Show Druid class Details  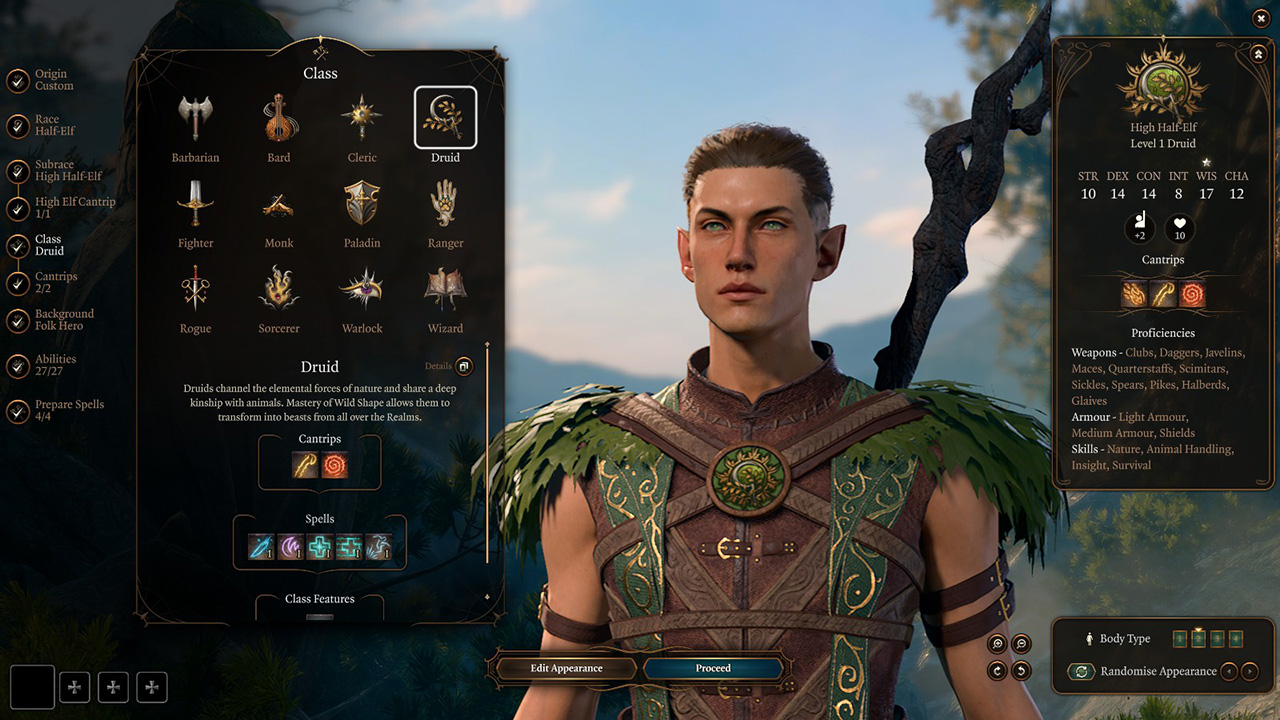coord(464,366)
